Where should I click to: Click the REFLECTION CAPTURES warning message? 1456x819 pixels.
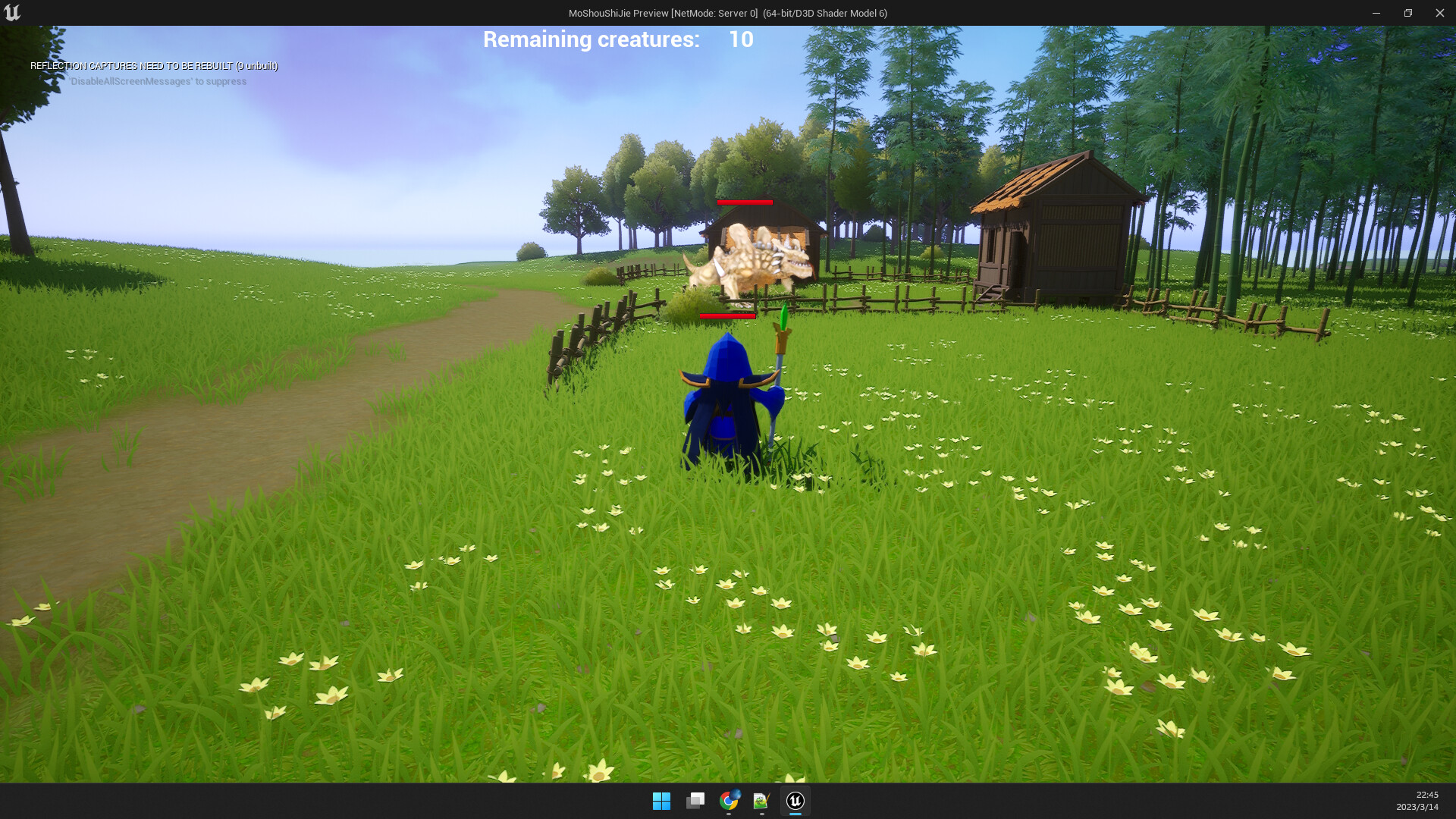coord(152,66)
